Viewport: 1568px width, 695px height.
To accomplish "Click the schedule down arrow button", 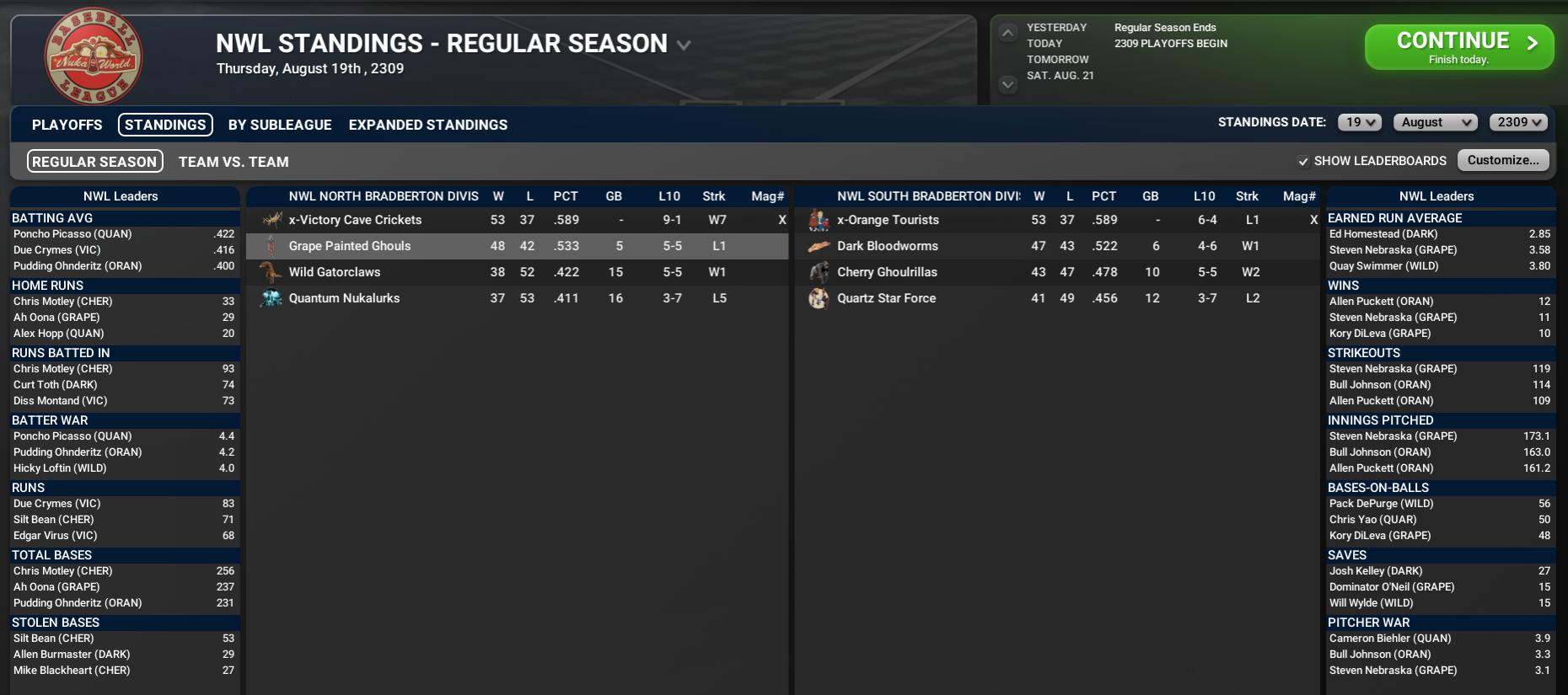I will (1007, 84).
